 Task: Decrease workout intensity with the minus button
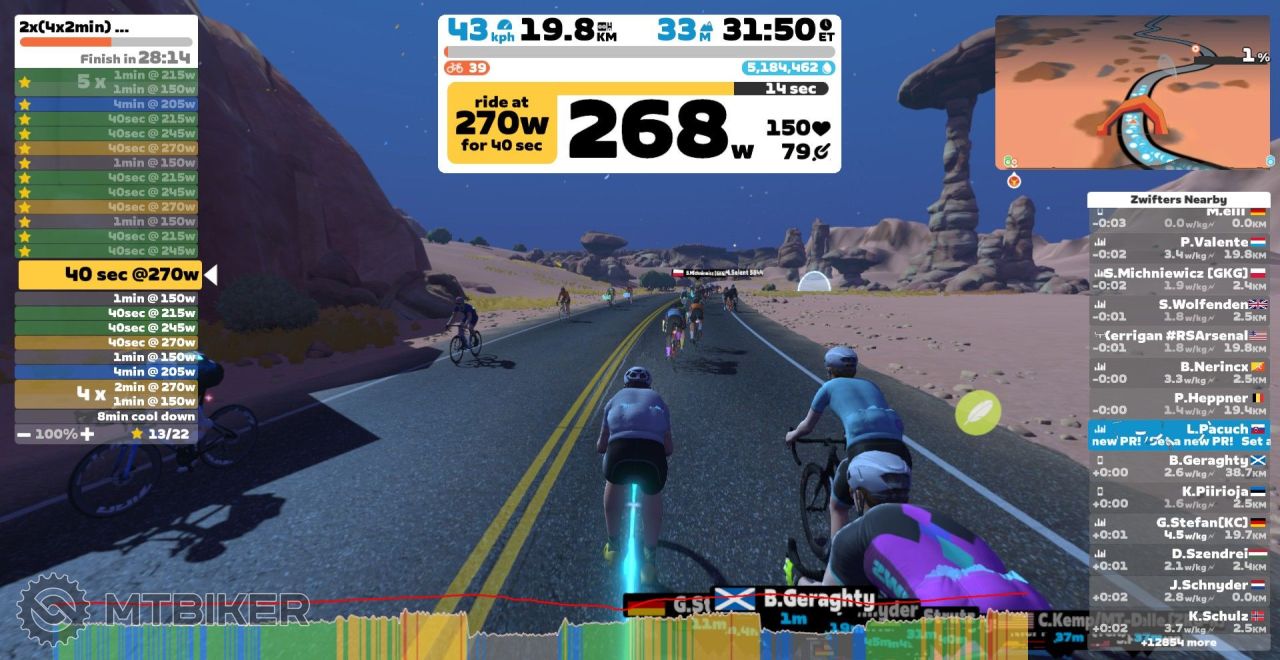tap(22, 434)
